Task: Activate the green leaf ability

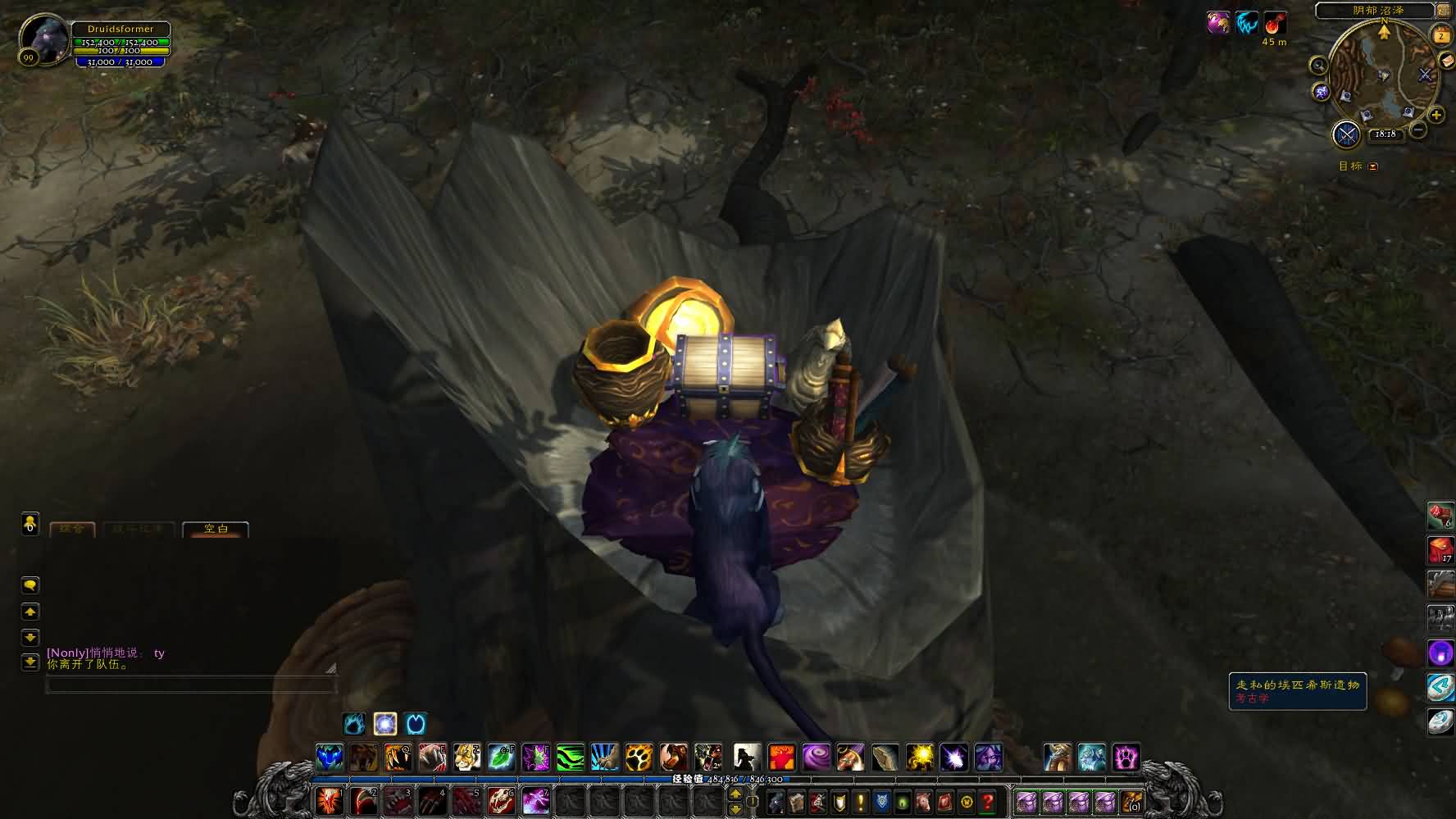Action: (x=501, y=757)
